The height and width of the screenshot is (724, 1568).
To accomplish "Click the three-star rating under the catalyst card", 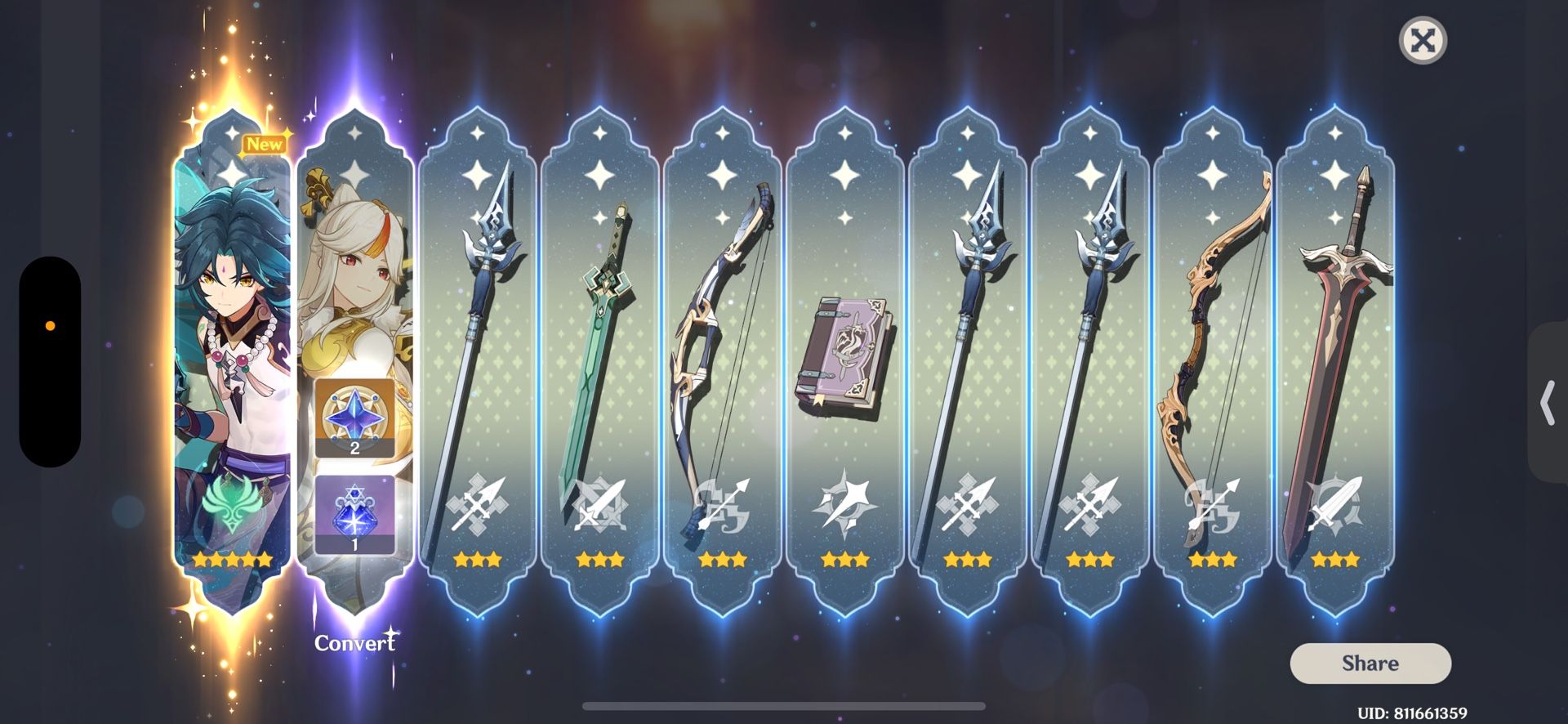I will click(843, 559).
